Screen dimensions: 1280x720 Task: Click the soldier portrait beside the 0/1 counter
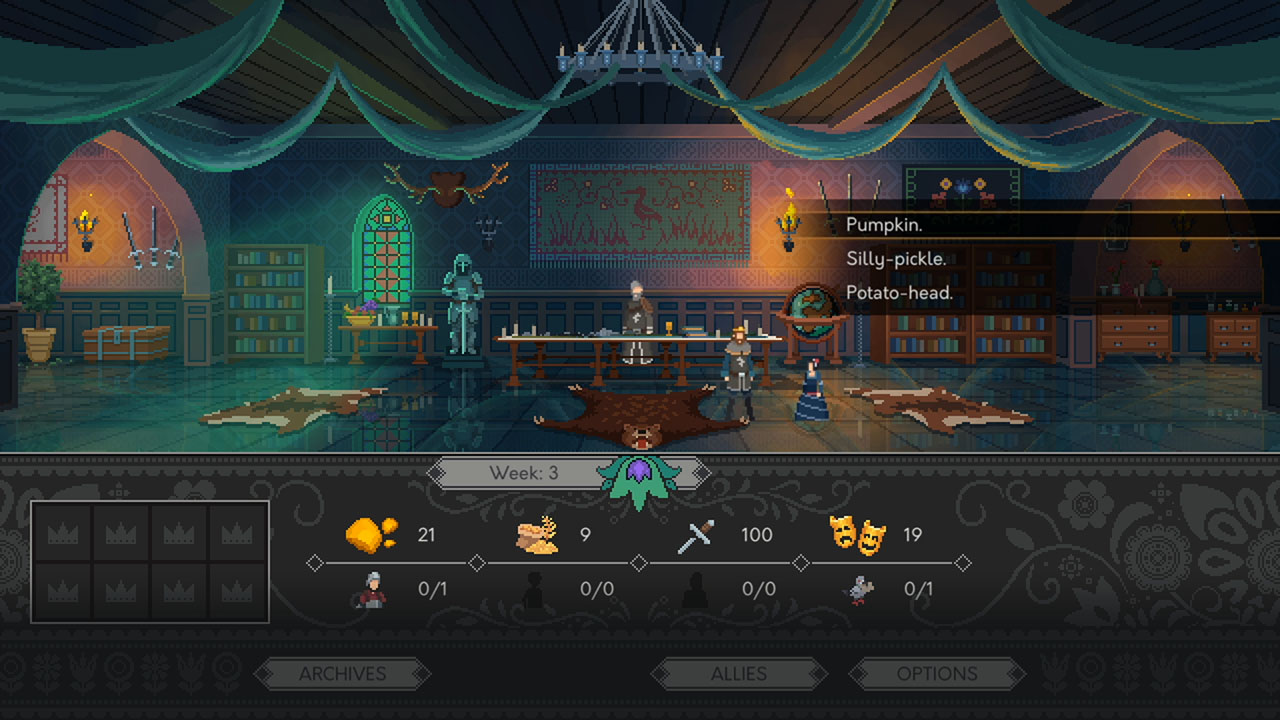click(371, 588)
